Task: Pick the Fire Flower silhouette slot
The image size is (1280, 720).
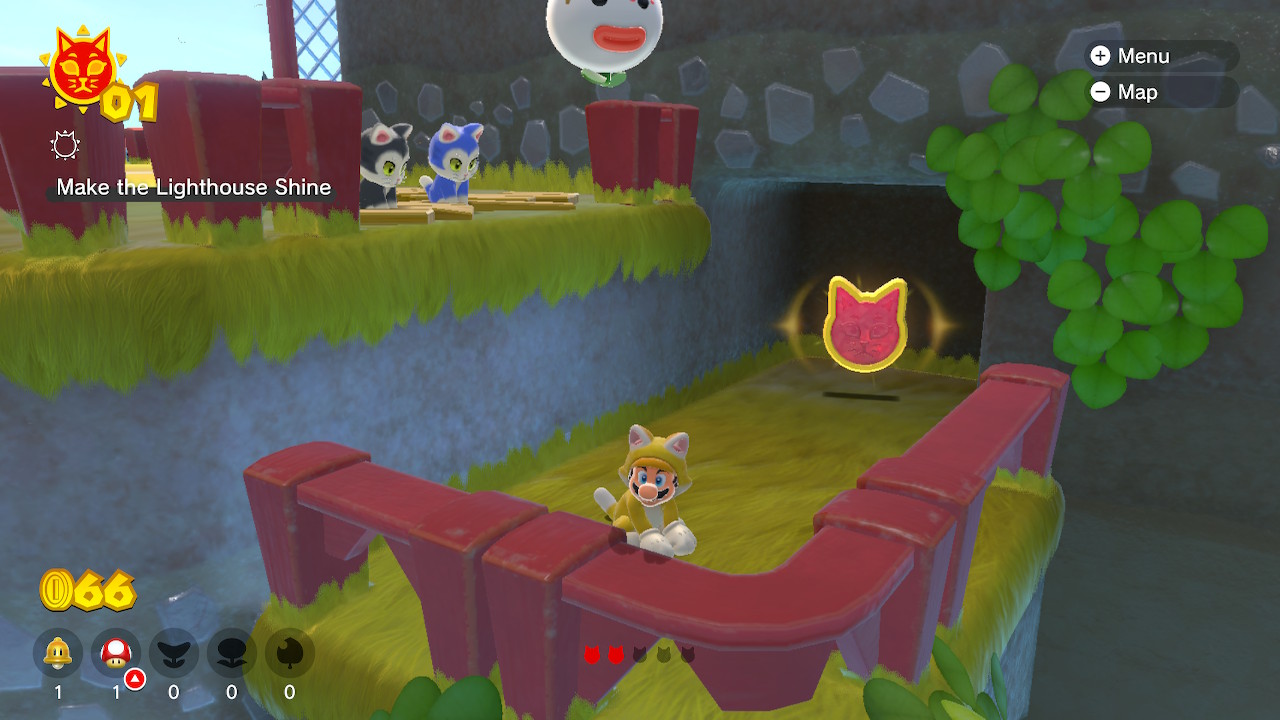Action: point(232,654)
